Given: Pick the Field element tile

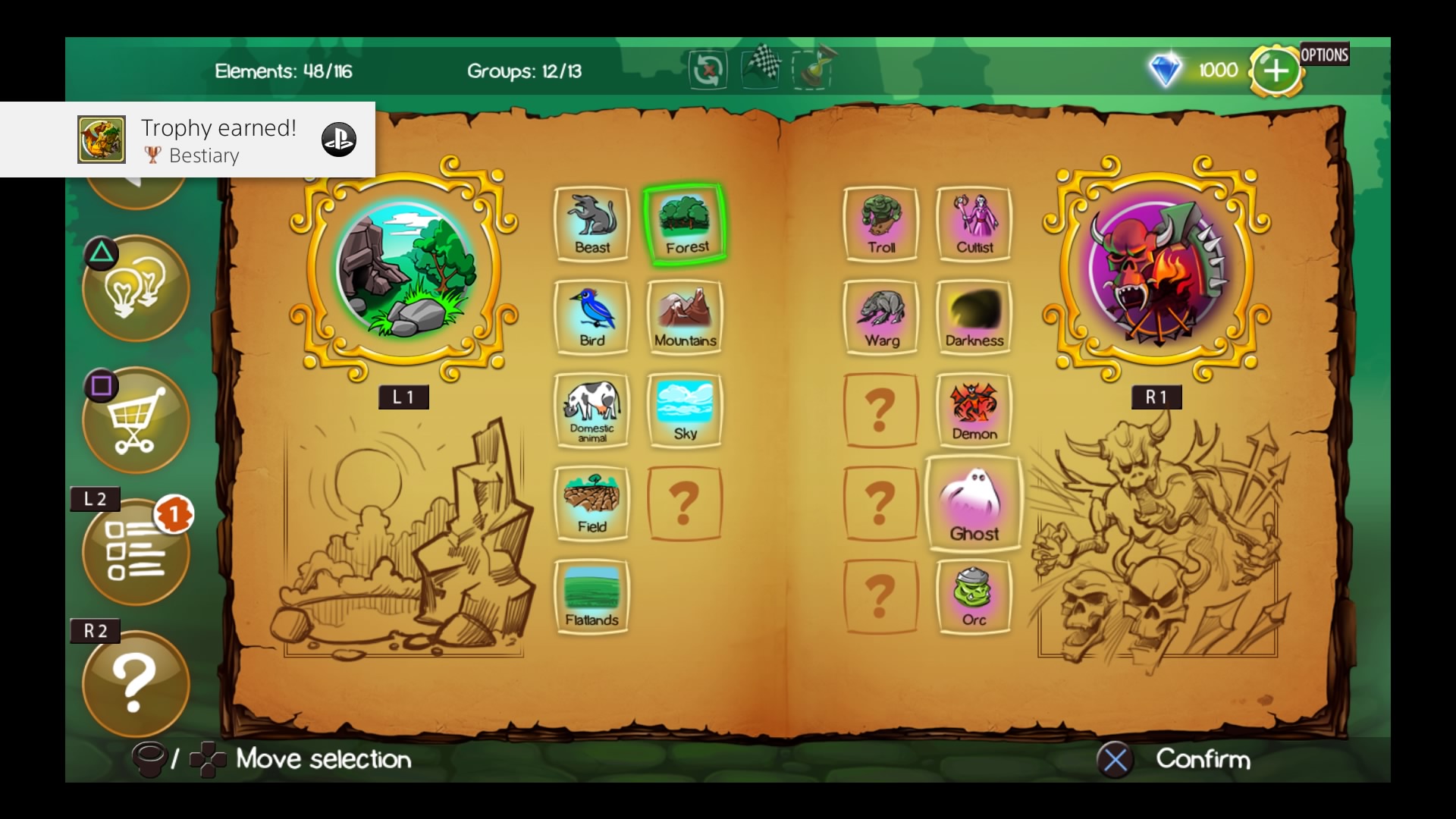Looking at the screenshot, I should pyautogui.click(x=592, y=504).
